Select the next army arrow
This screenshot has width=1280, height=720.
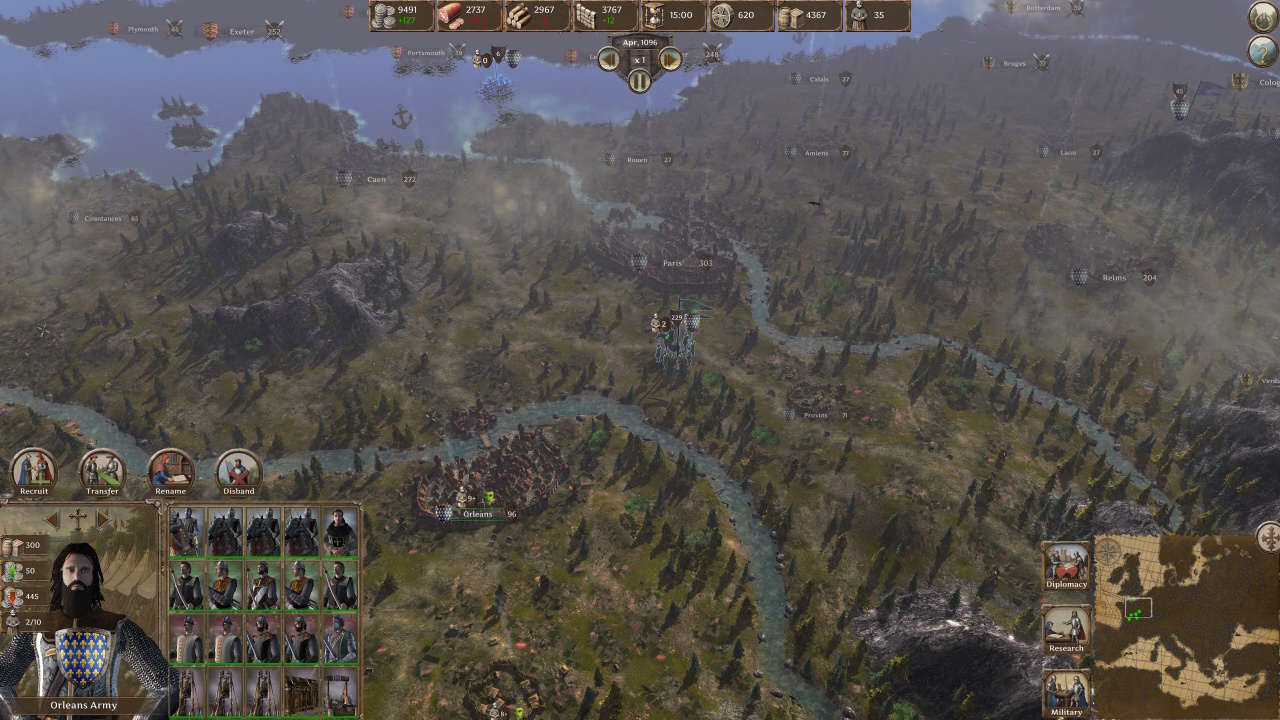(x=102, y=520)
